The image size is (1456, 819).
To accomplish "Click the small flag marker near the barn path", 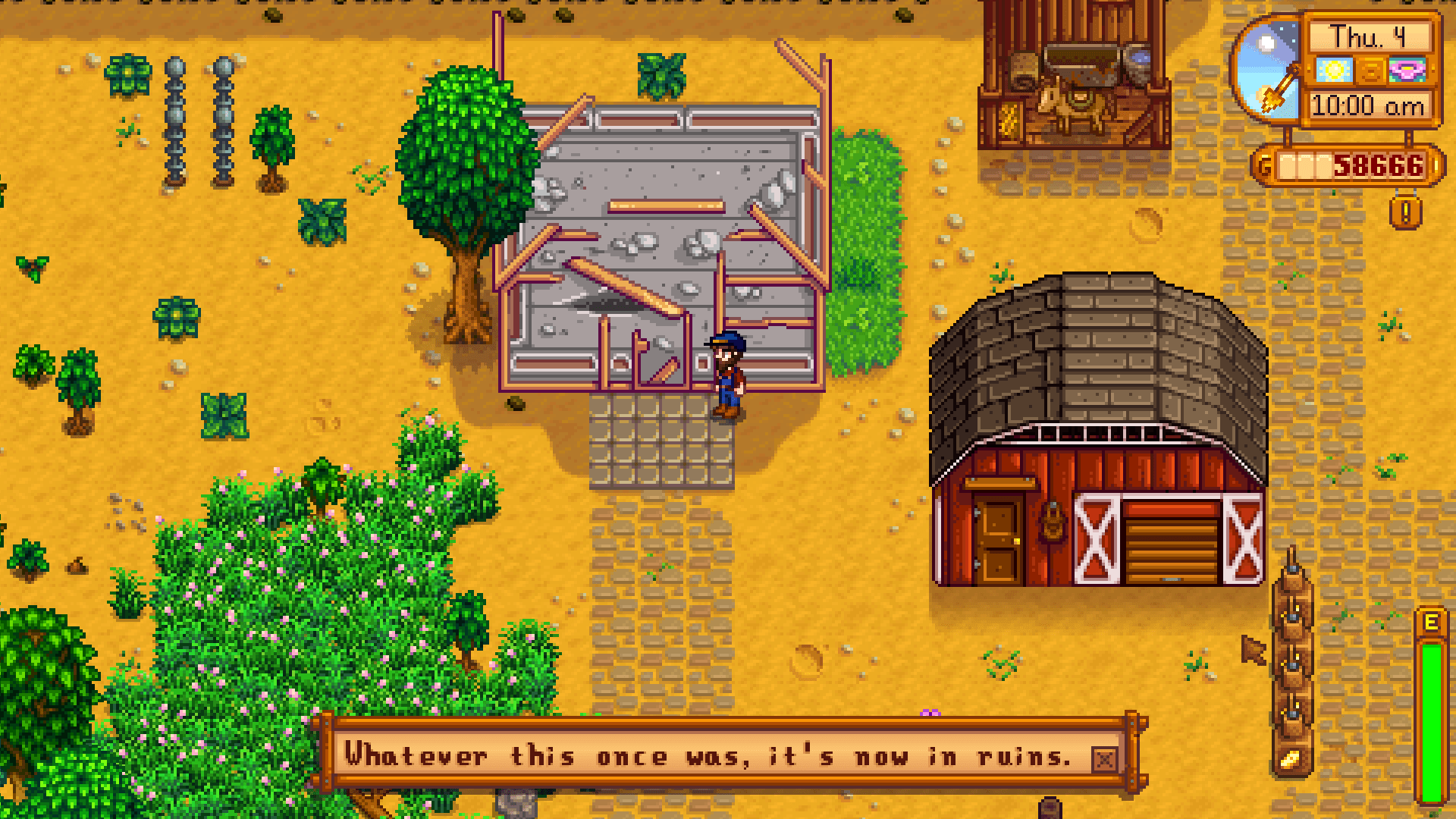I will point(1252,651).
